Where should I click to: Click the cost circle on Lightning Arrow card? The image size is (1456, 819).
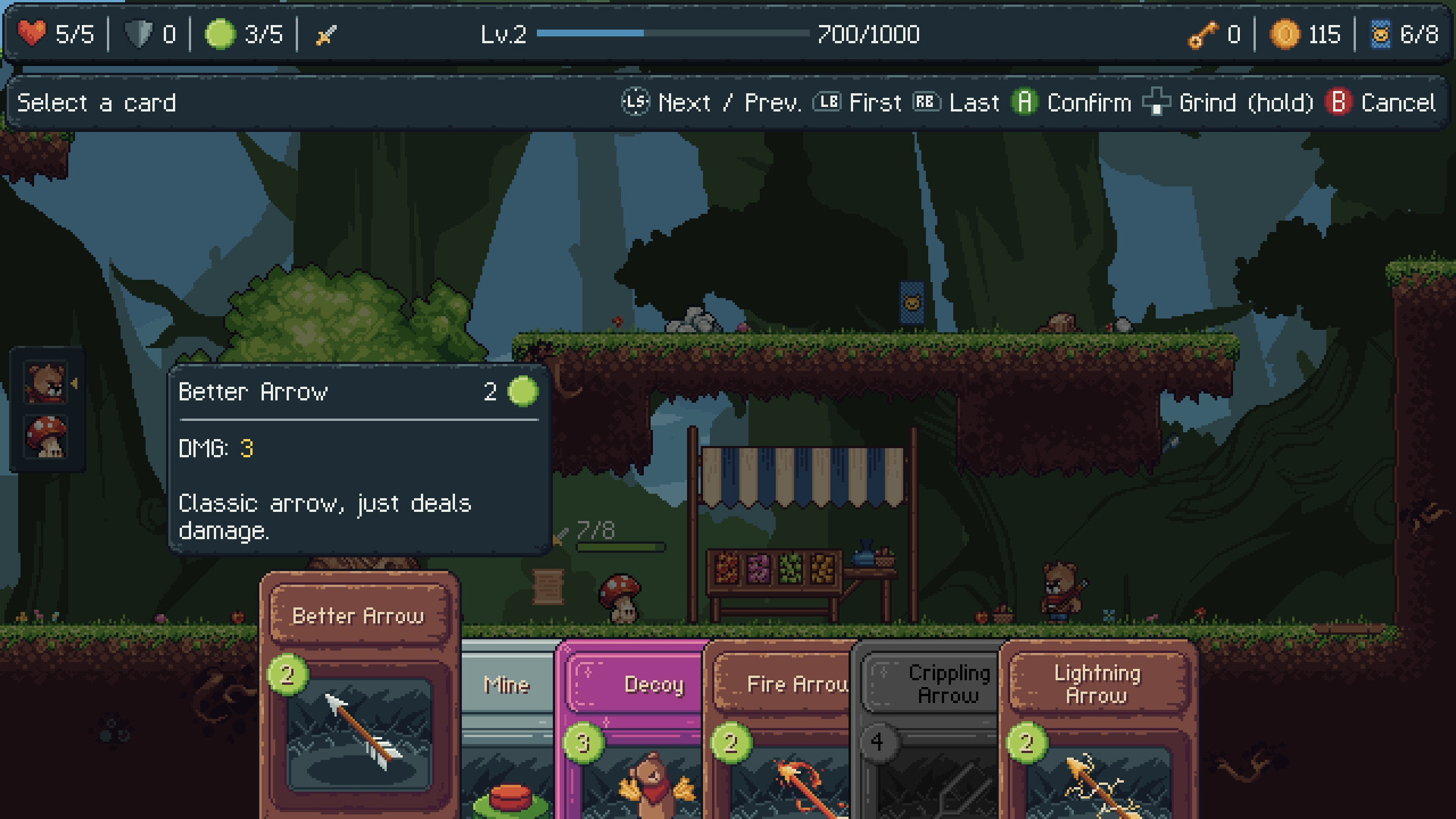[1027, 744]
